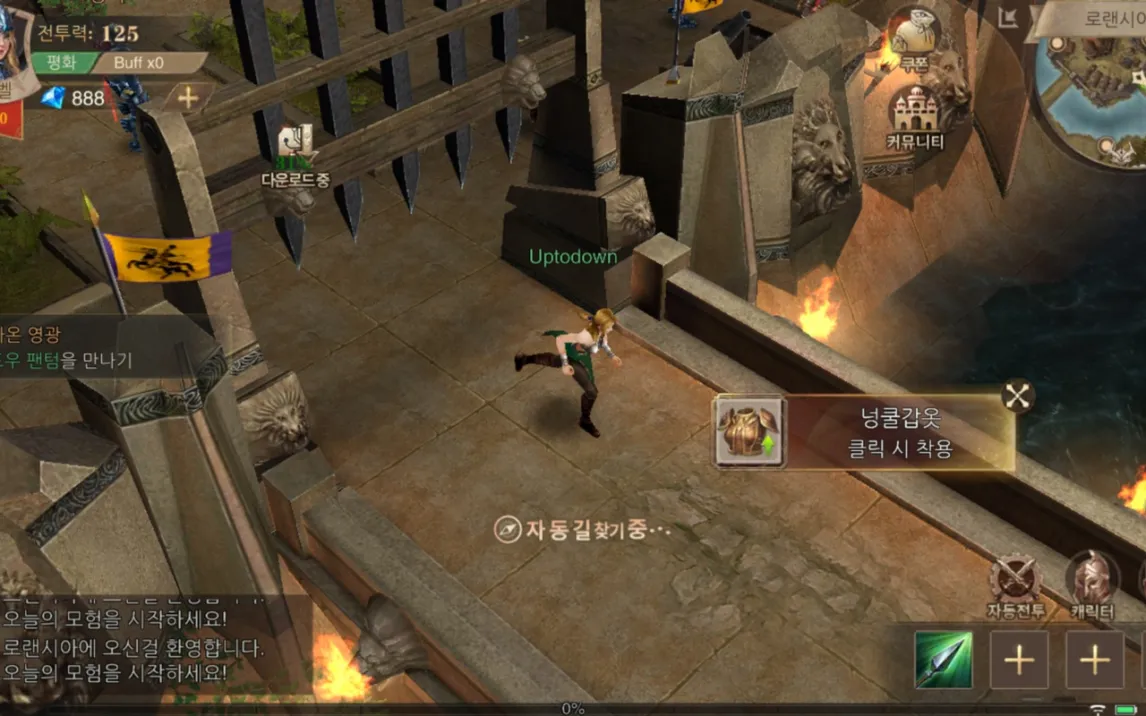
Task: Collapse the top-right menu with arrow icon
Action: click(1008, 17)
